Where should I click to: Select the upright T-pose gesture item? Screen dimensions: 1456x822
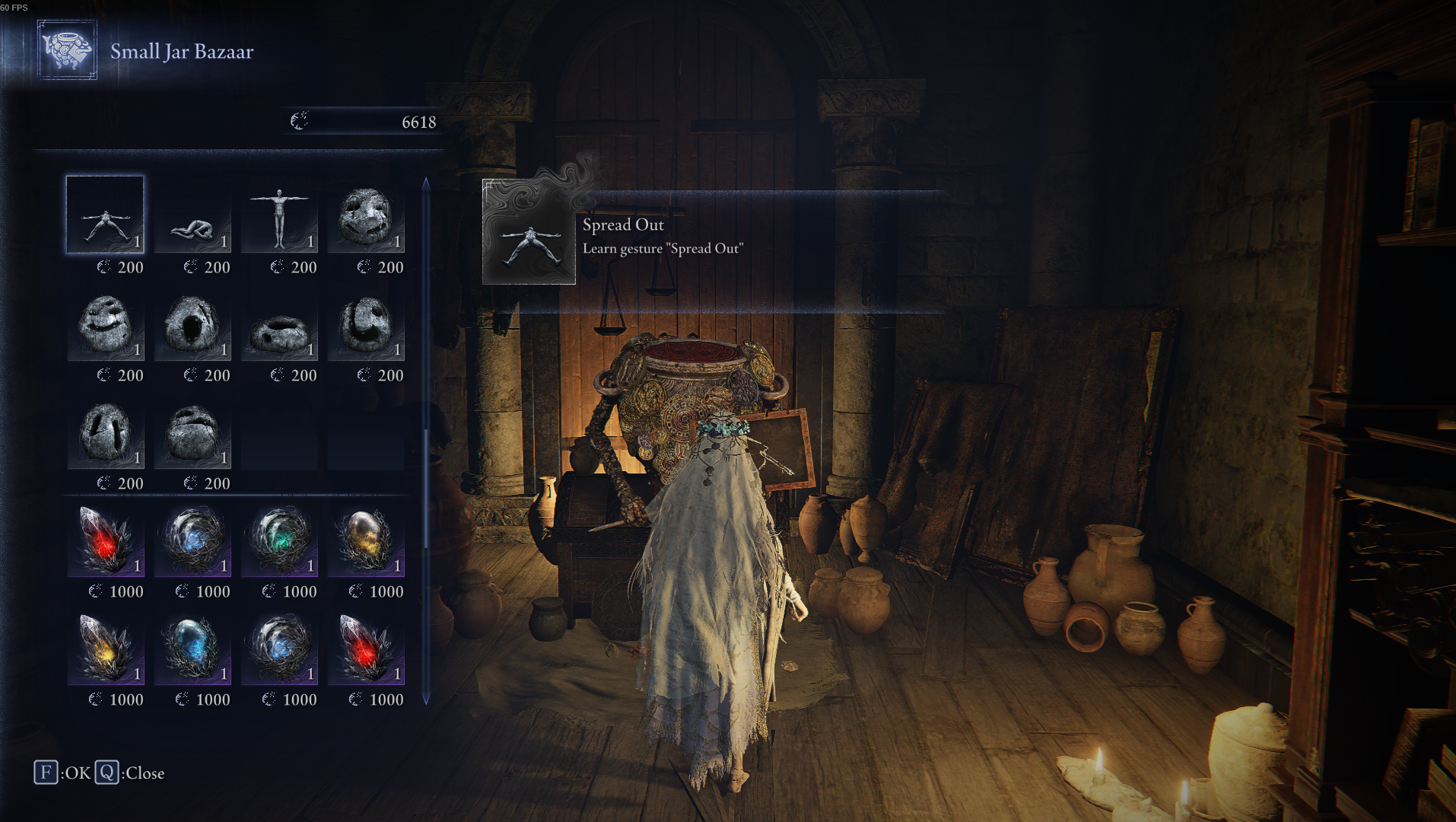279,217
